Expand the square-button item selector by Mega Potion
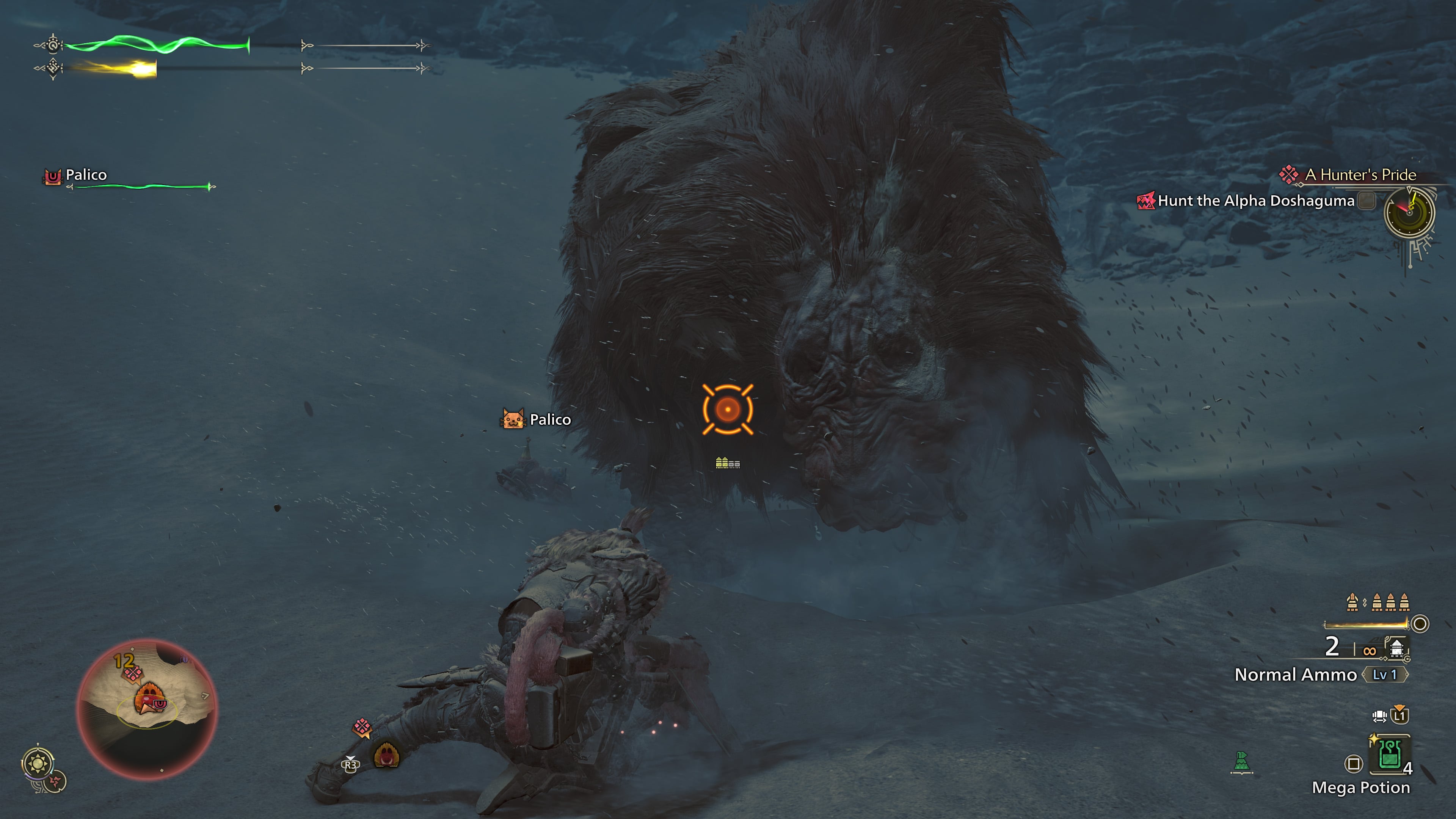This screenshot has width=1456, height=819. click(1354, 763)
